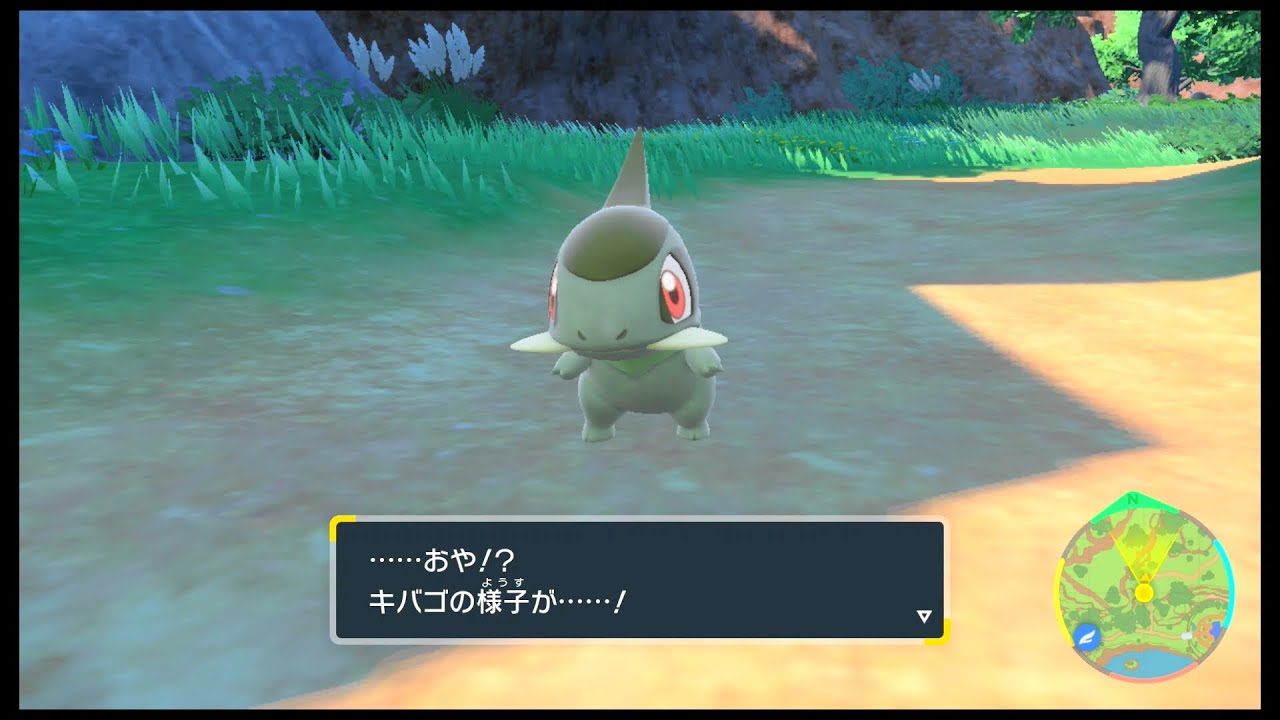Select the lake area on the minimap
The height and width of the screenshot is (720, 1280).
[1150, 662]
